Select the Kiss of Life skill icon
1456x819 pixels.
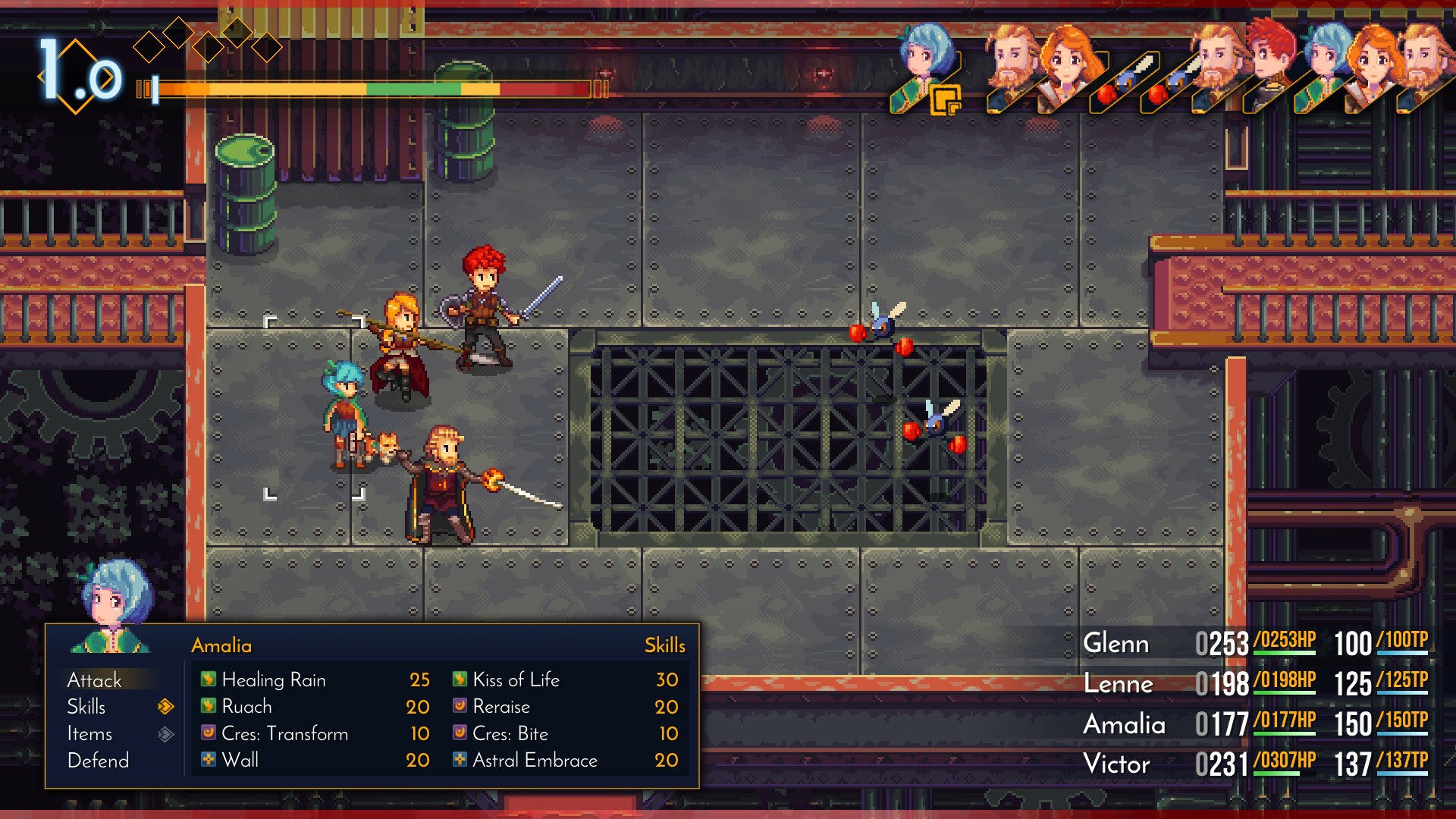tap(460, 680)
